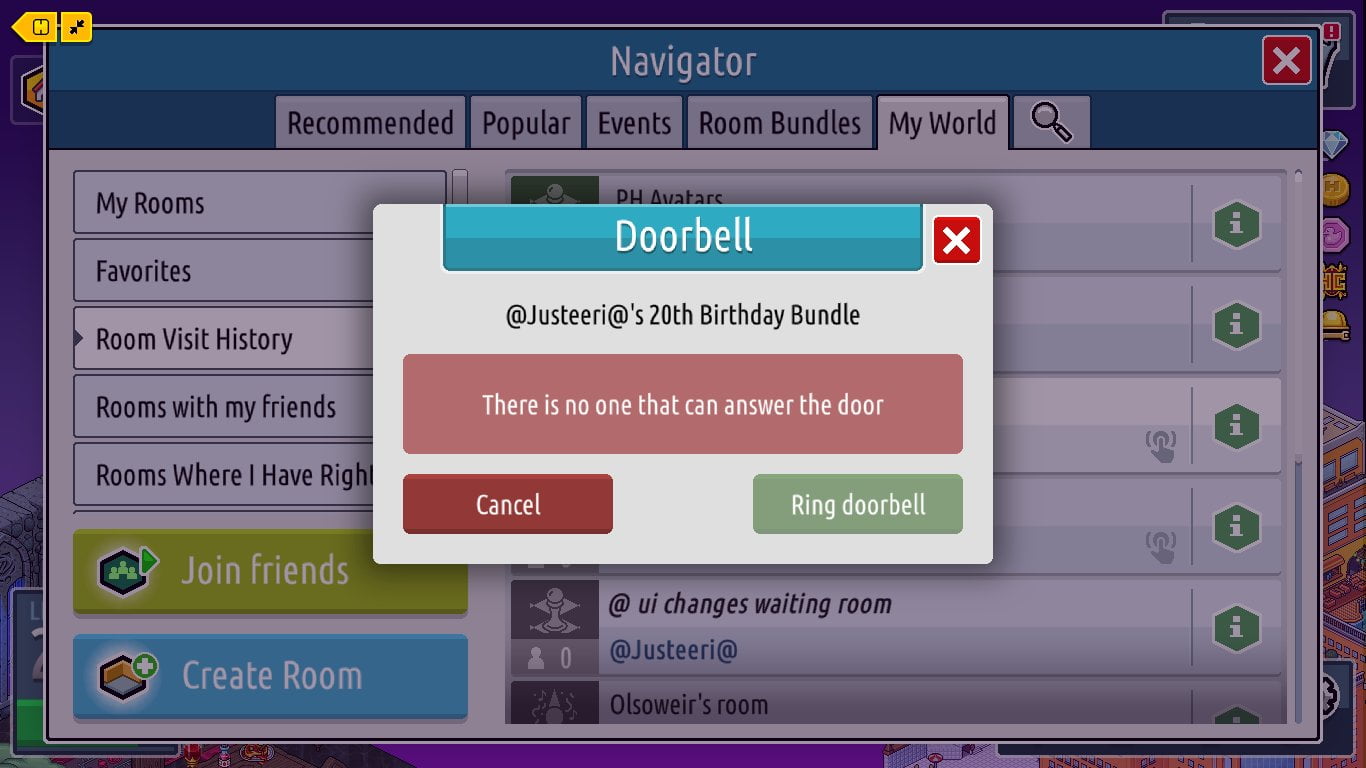
Task: Cancel the doorbell dialog
Action: [x=507, y=504]
